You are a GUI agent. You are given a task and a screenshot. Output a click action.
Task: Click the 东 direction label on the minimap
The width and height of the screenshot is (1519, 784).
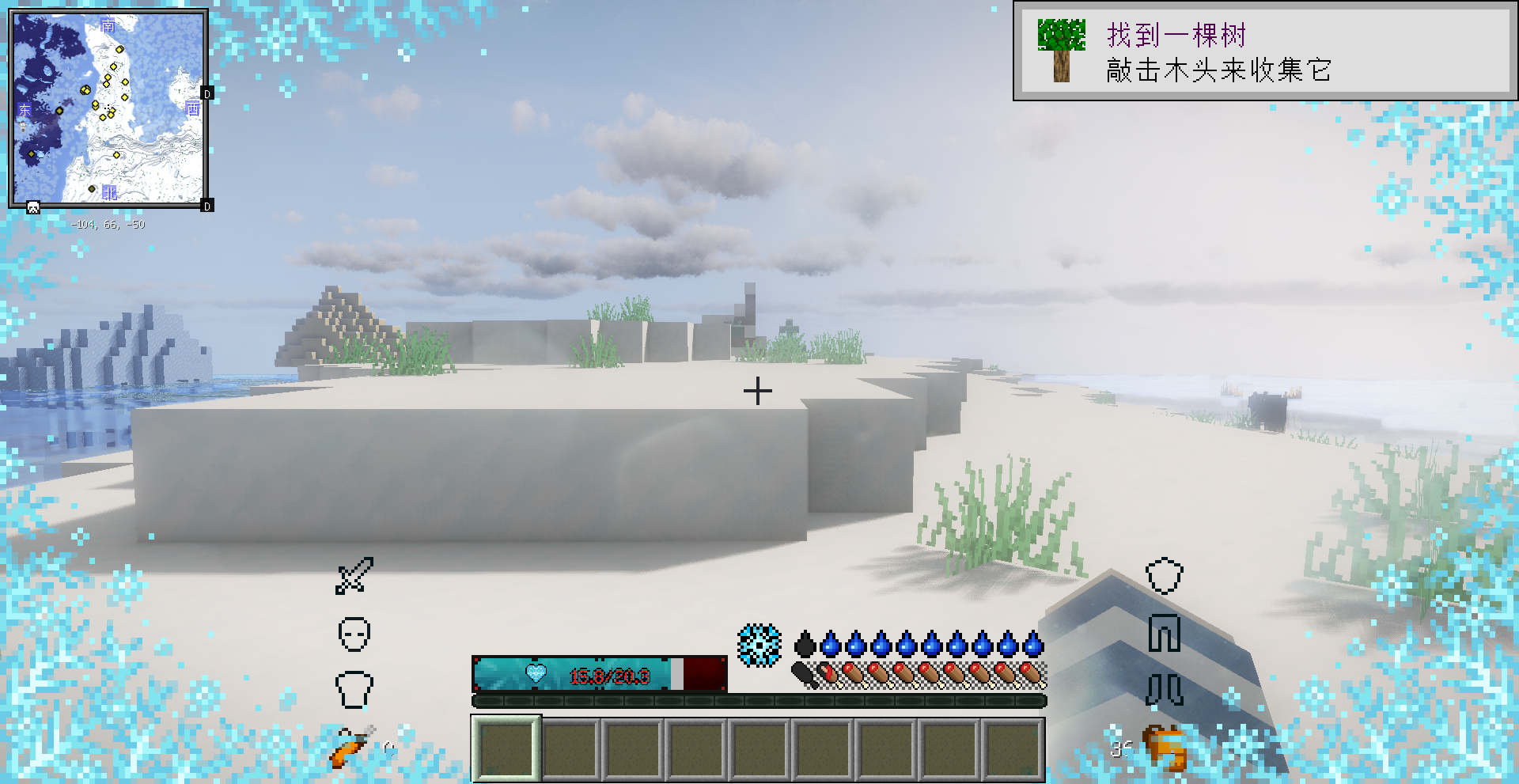[x=25, y=110]
